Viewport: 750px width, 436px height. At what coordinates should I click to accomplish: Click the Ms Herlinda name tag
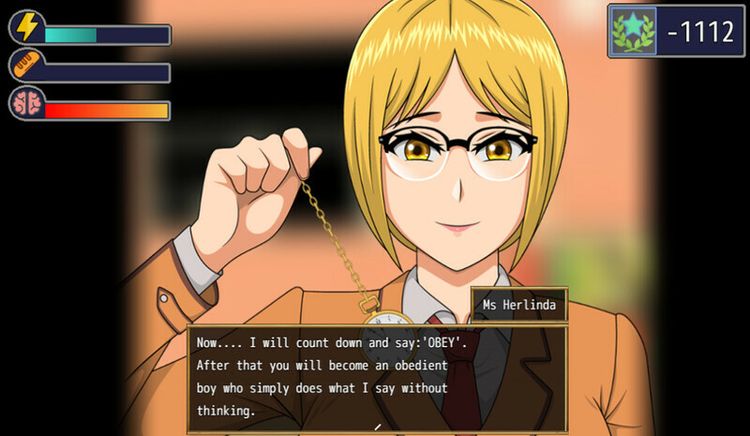[519, 305]
